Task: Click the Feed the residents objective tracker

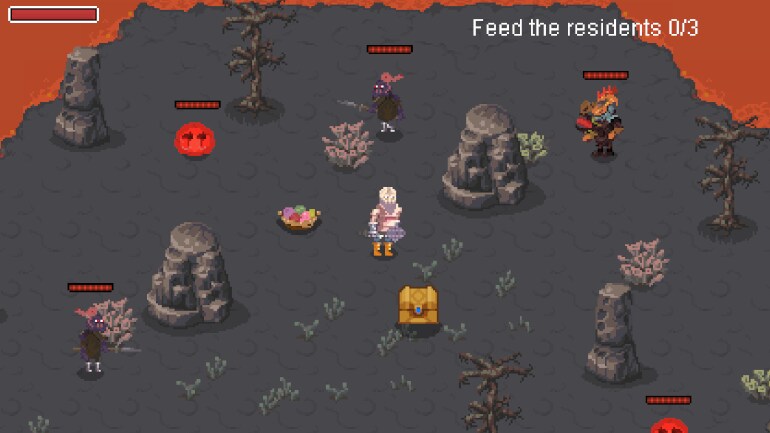Action: coord(585,28)
